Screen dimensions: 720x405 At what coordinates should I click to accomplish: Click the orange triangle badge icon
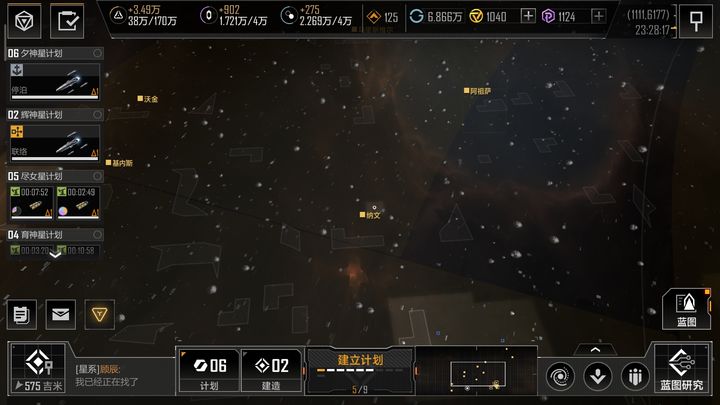pyautogui.click(x=98, y=314)
